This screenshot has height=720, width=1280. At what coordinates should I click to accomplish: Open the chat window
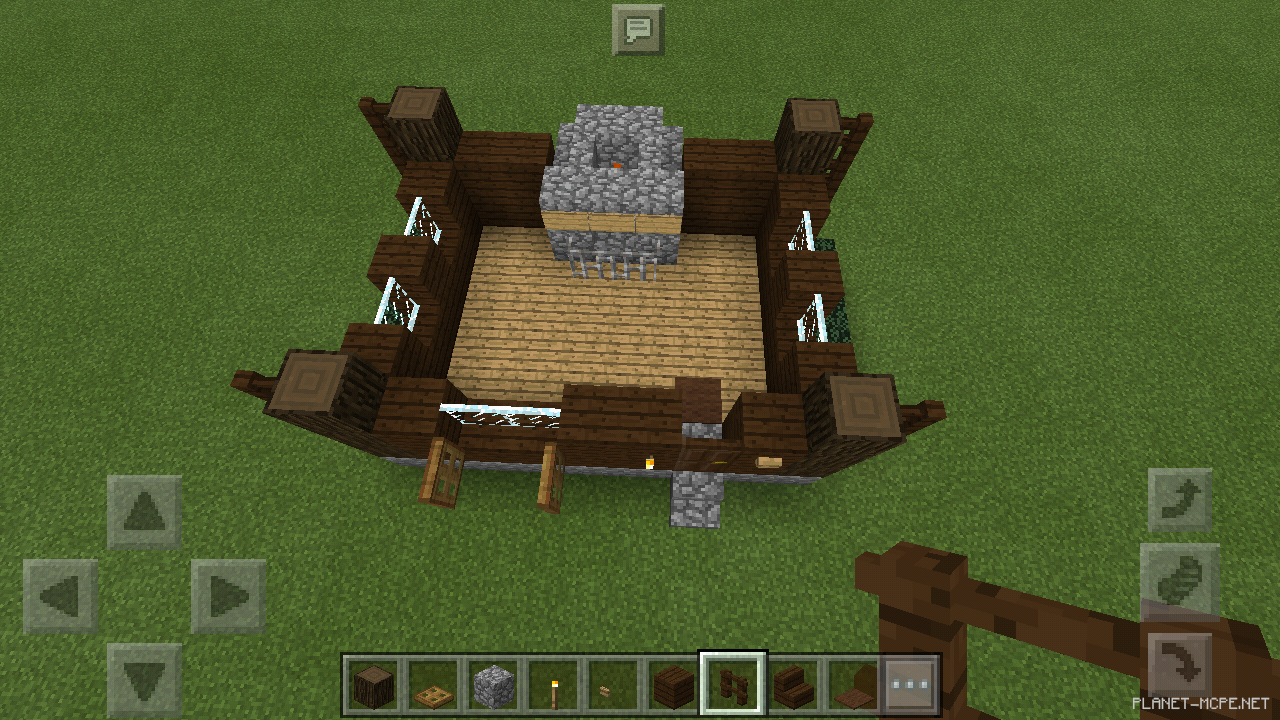[639, 29]
